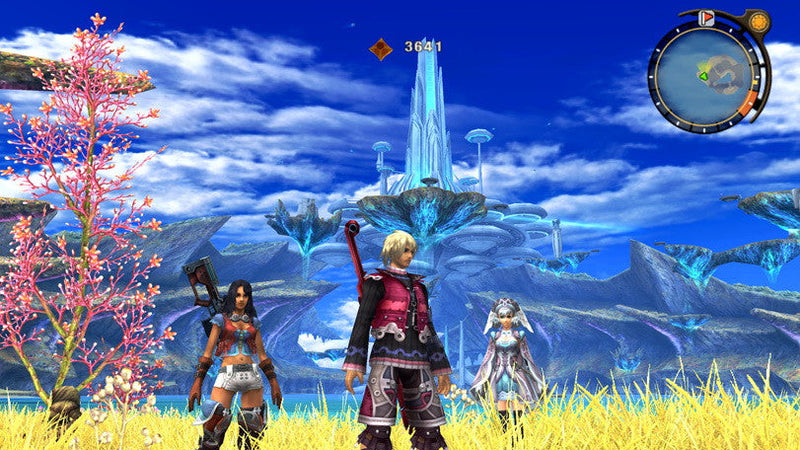The width and height of the screenshot is (800, 450).
Task: Click the green player arrow on the minimap
Action: pos(702,75)
